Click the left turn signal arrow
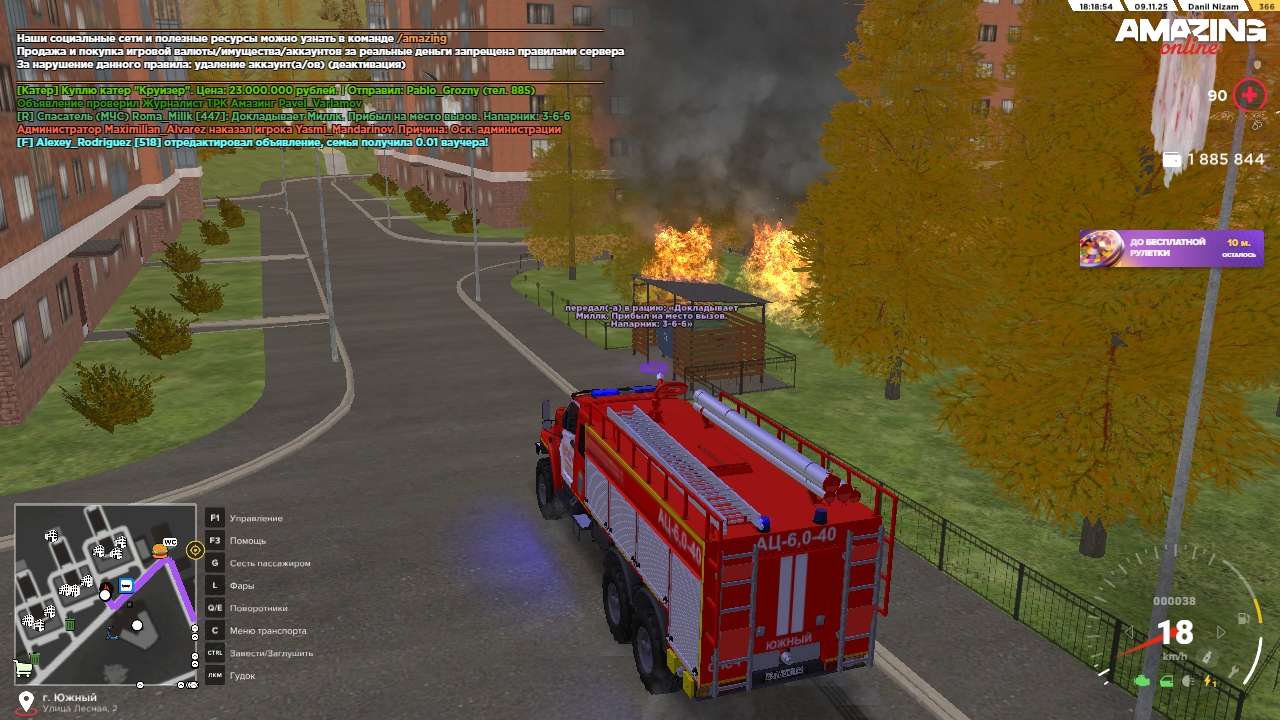This screenshot has width=1280, height=720. 1129,632
